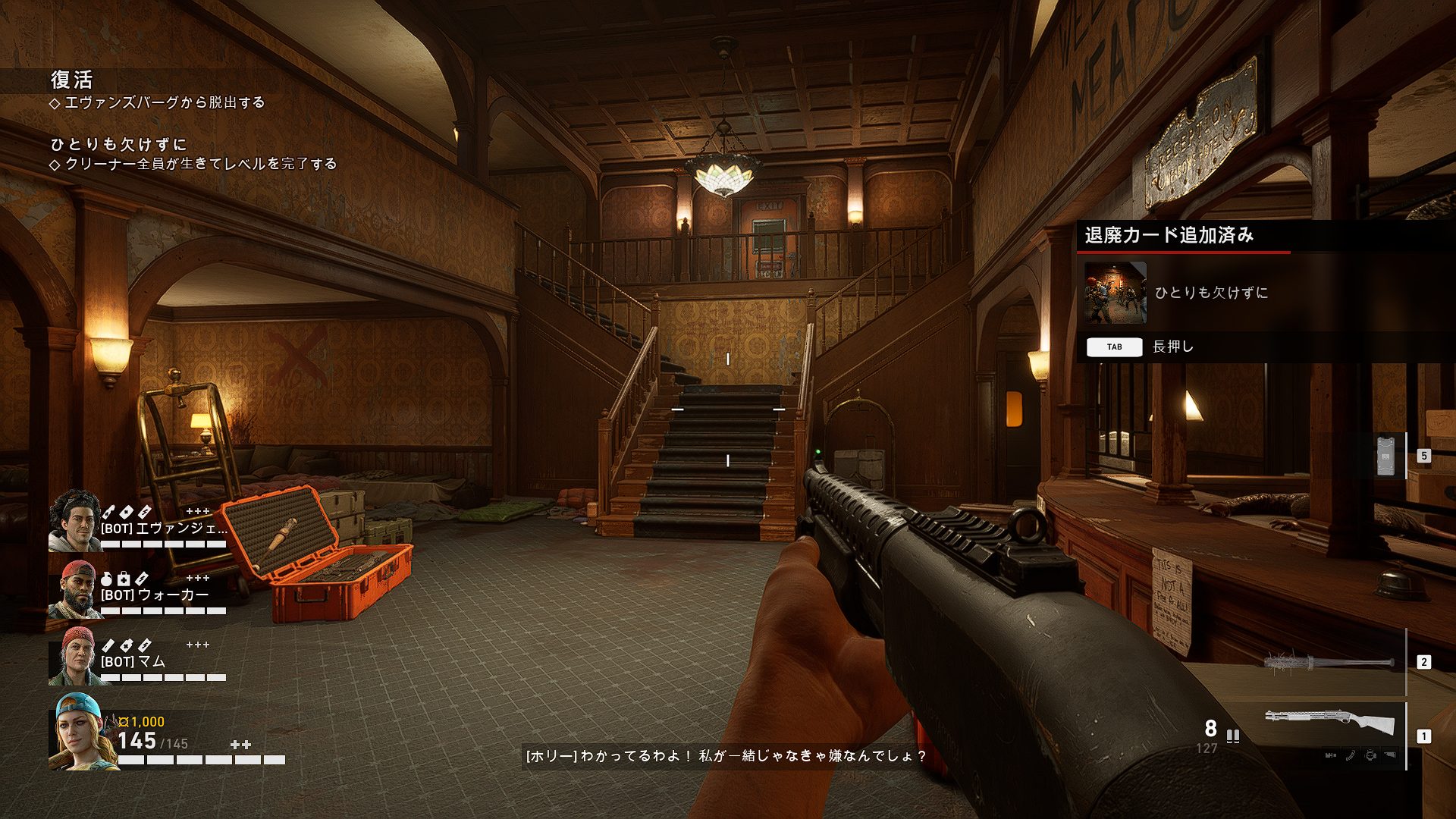This screenshot has height=819, width=1456.
Task: Select bot マム's team portrait
Action: (x=75, y=656)
